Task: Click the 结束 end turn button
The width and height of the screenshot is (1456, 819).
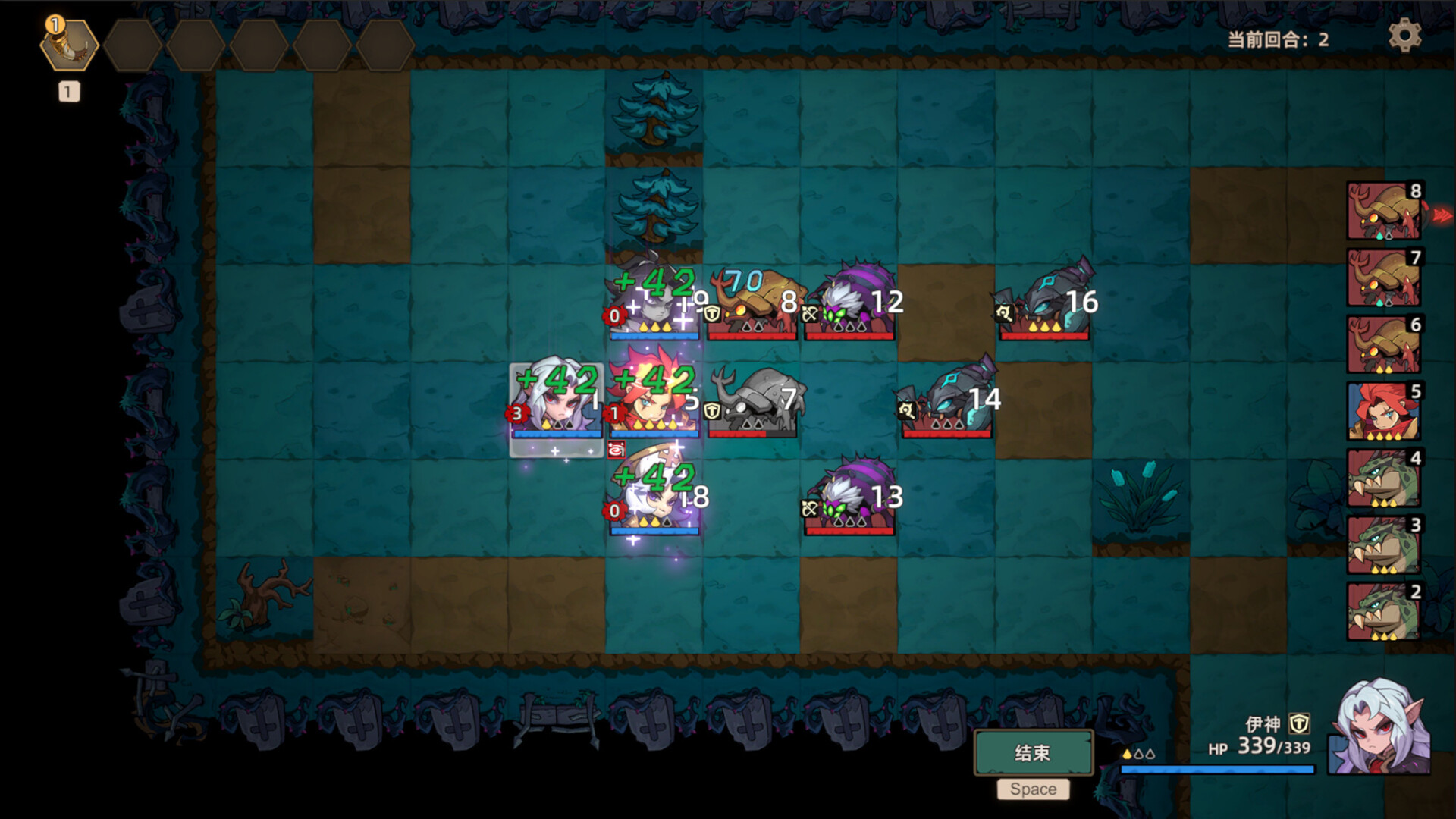Action: pyautogui.click(x=1033, y=752)
